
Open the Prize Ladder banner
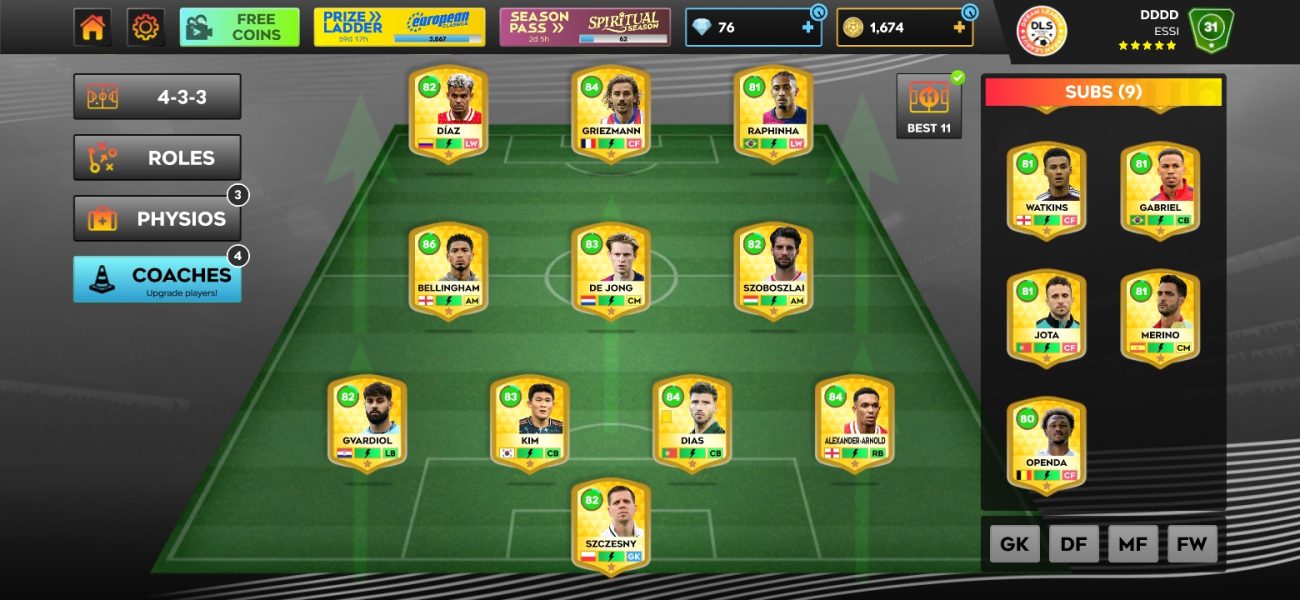(x=399, y=27)
